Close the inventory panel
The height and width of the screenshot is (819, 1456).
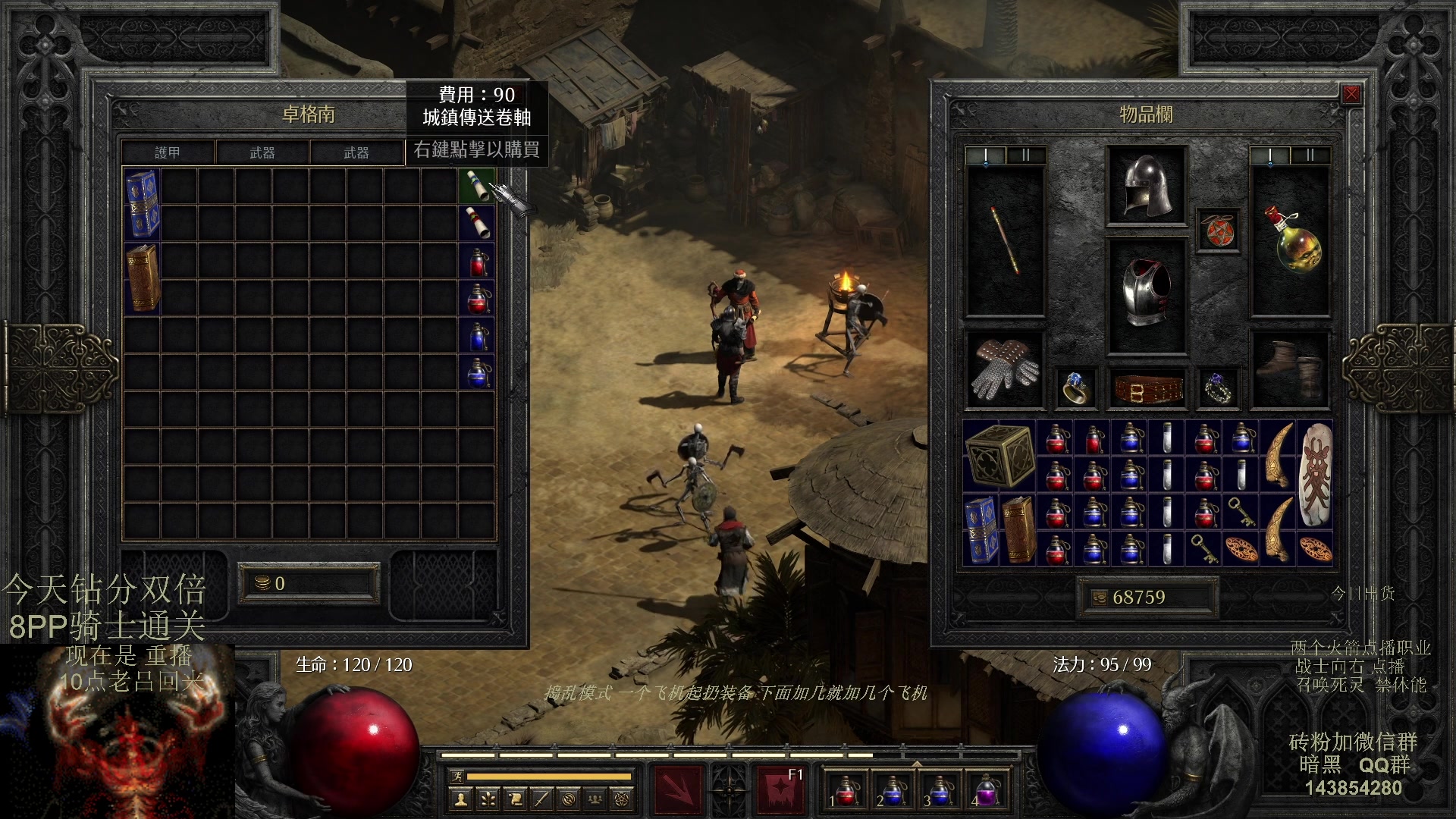click(1351, 94)
